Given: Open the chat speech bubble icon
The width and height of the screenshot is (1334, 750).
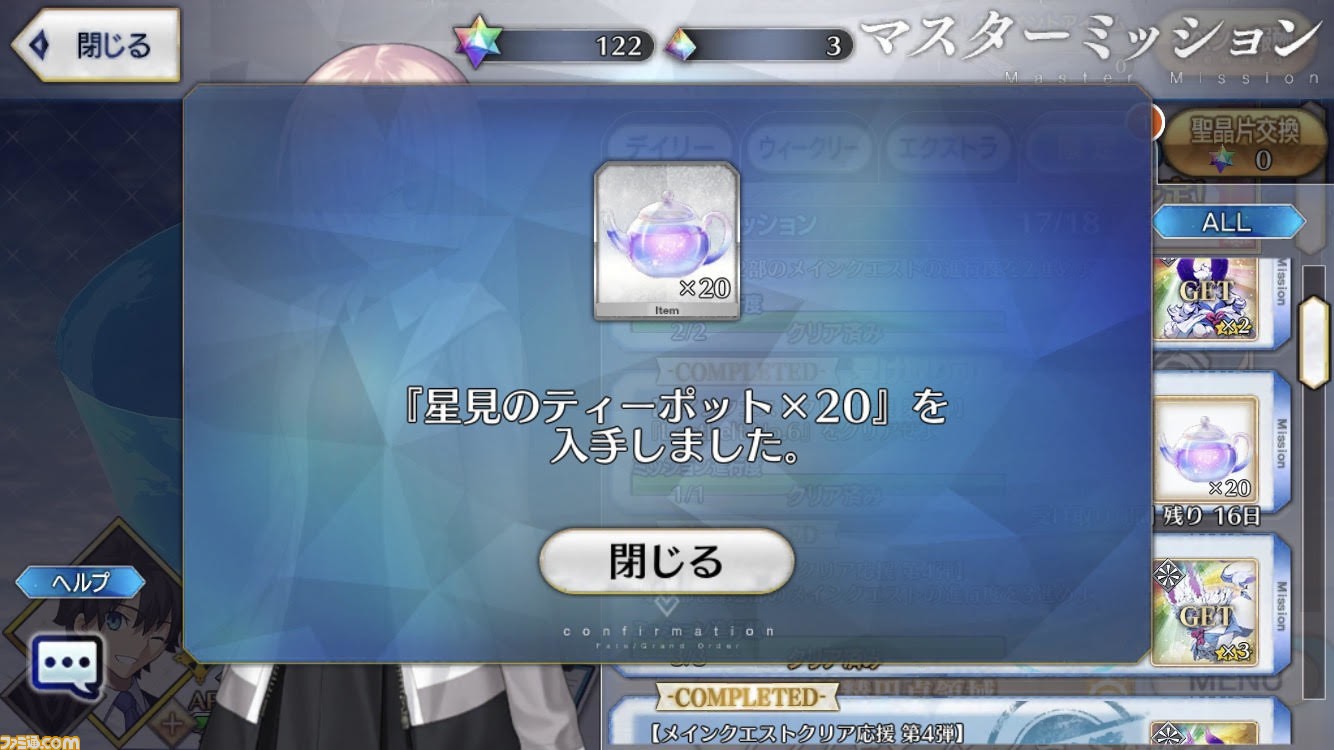Looking at the screenshot, I should pyautogui.click(x=64, y=664).
